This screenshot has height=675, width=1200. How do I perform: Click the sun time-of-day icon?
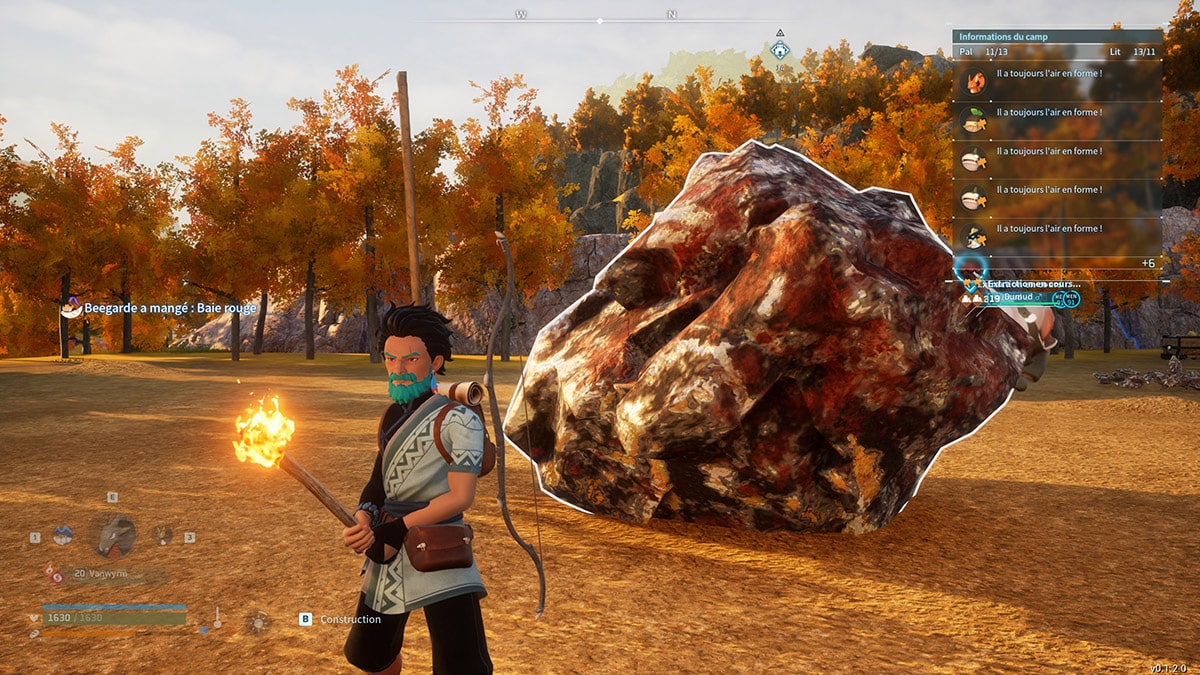click(x=258, y=621)
